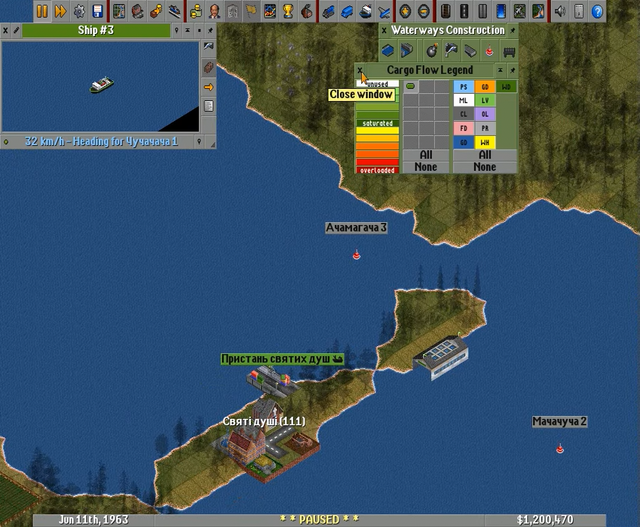Open Ship #3 details page icon
640x527 pixels.
(x=209, y=105)
